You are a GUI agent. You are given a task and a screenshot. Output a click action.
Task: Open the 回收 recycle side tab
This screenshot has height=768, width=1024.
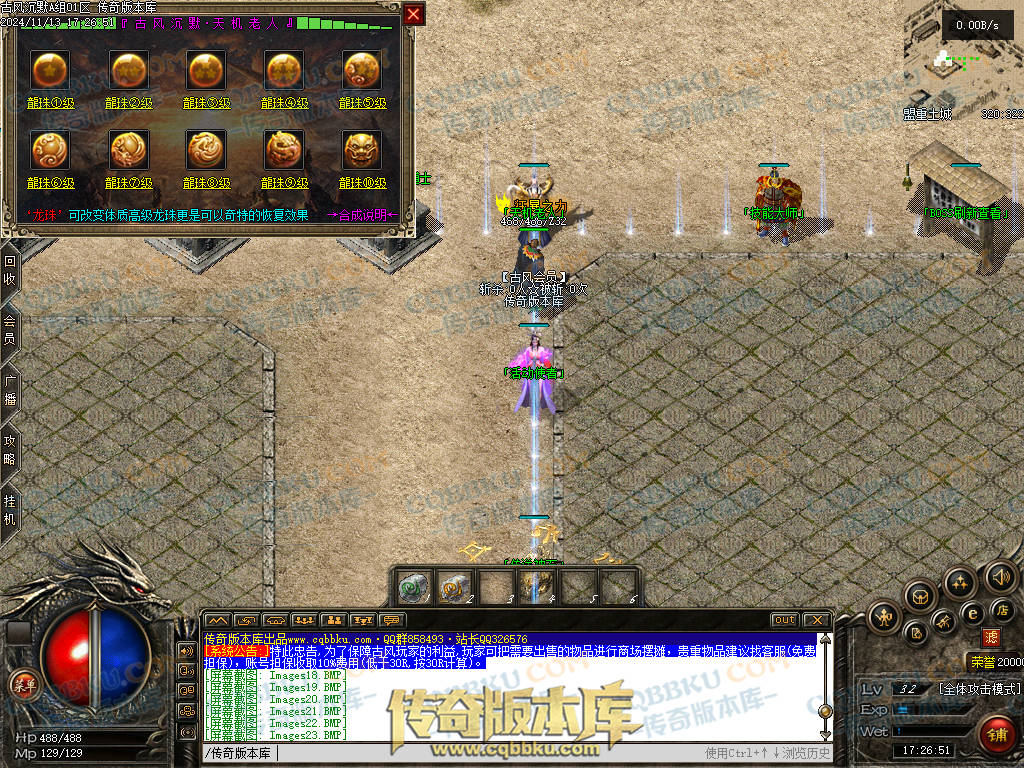point(10,270)
